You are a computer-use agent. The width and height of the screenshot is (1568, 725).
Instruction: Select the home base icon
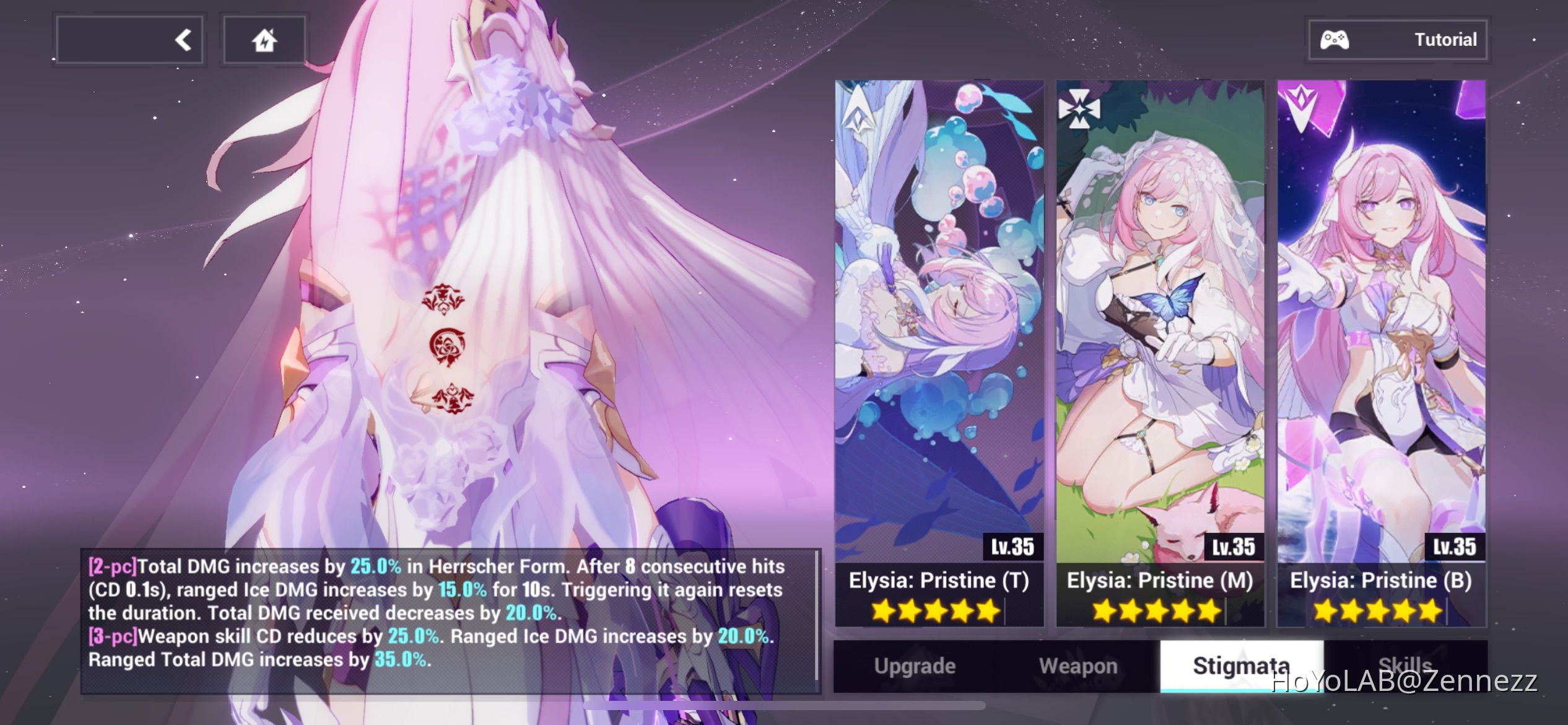264,39
